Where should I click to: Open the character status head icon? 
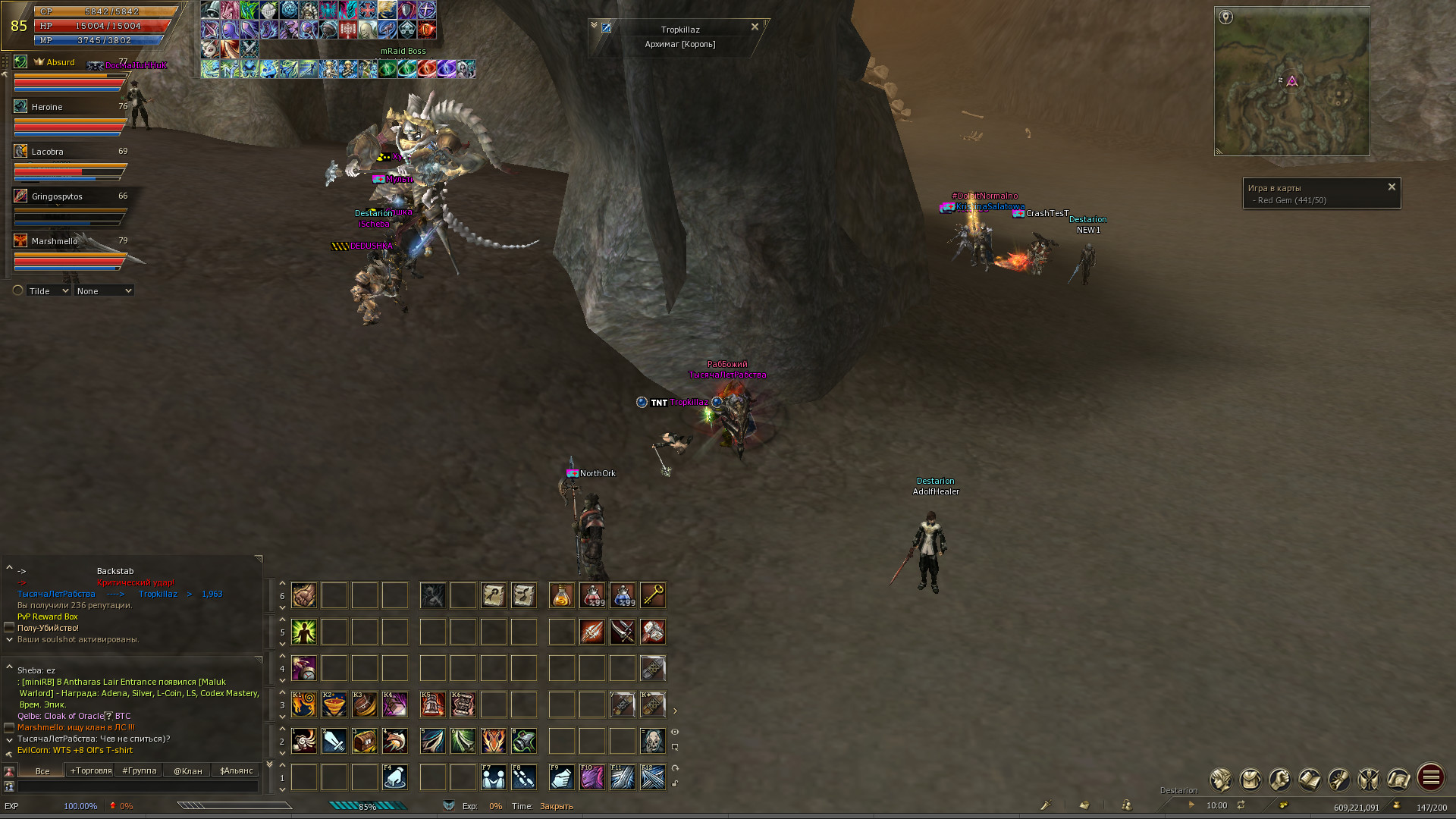click(x=1221, y=780)
